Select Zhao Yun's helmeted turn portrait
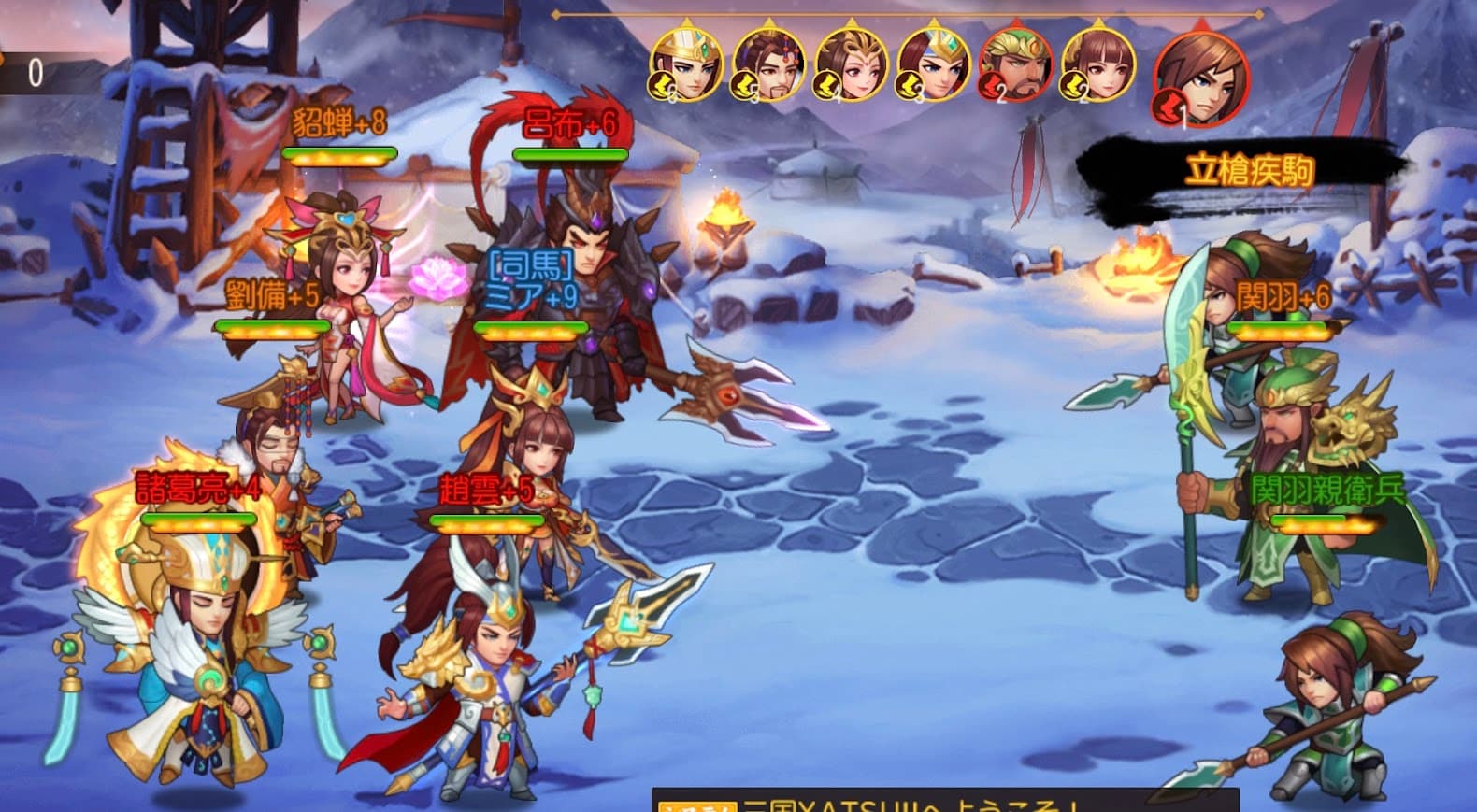The width and height of the screenshot is (1477, 812). (x=933, y=64)
